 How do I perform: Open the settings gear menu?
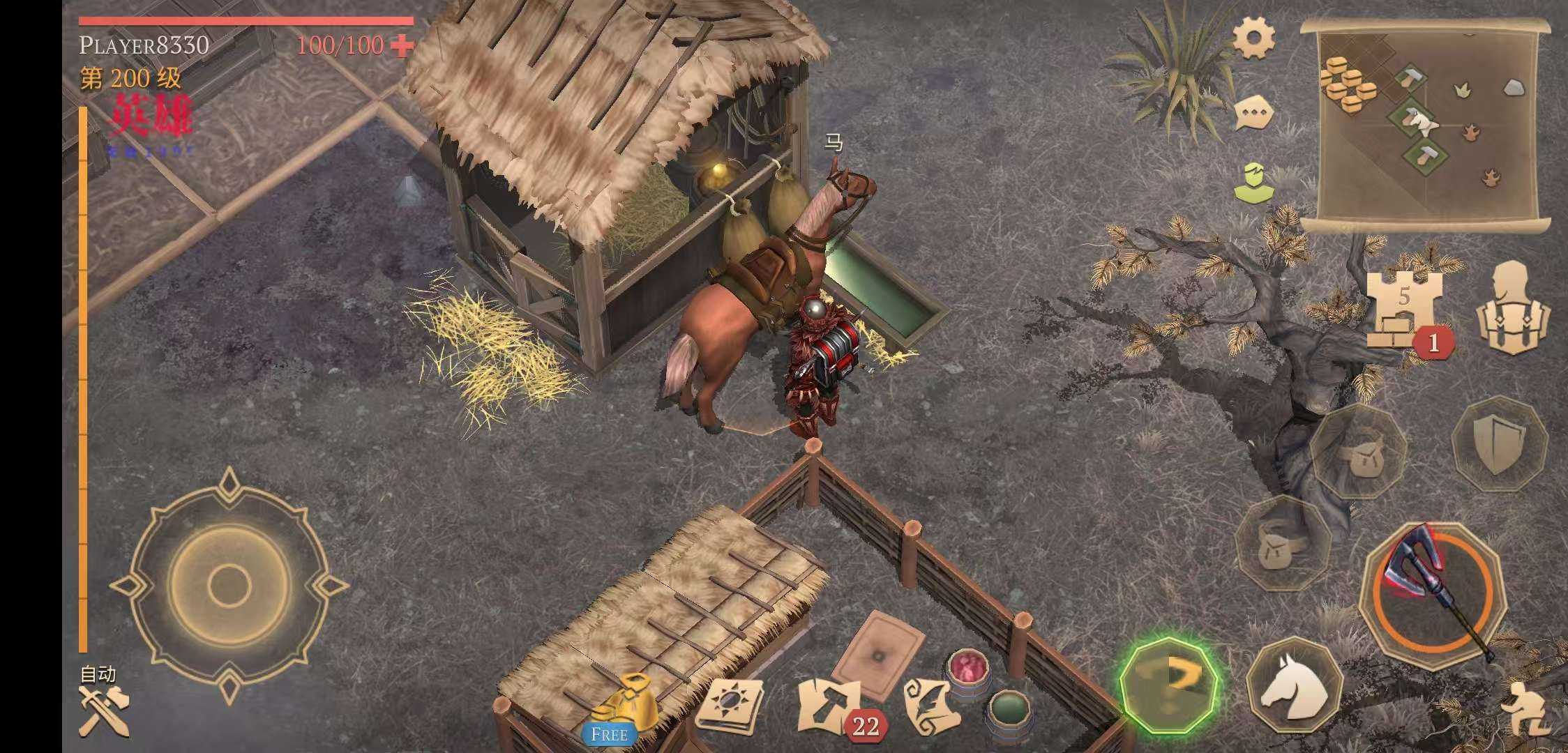1253,38
